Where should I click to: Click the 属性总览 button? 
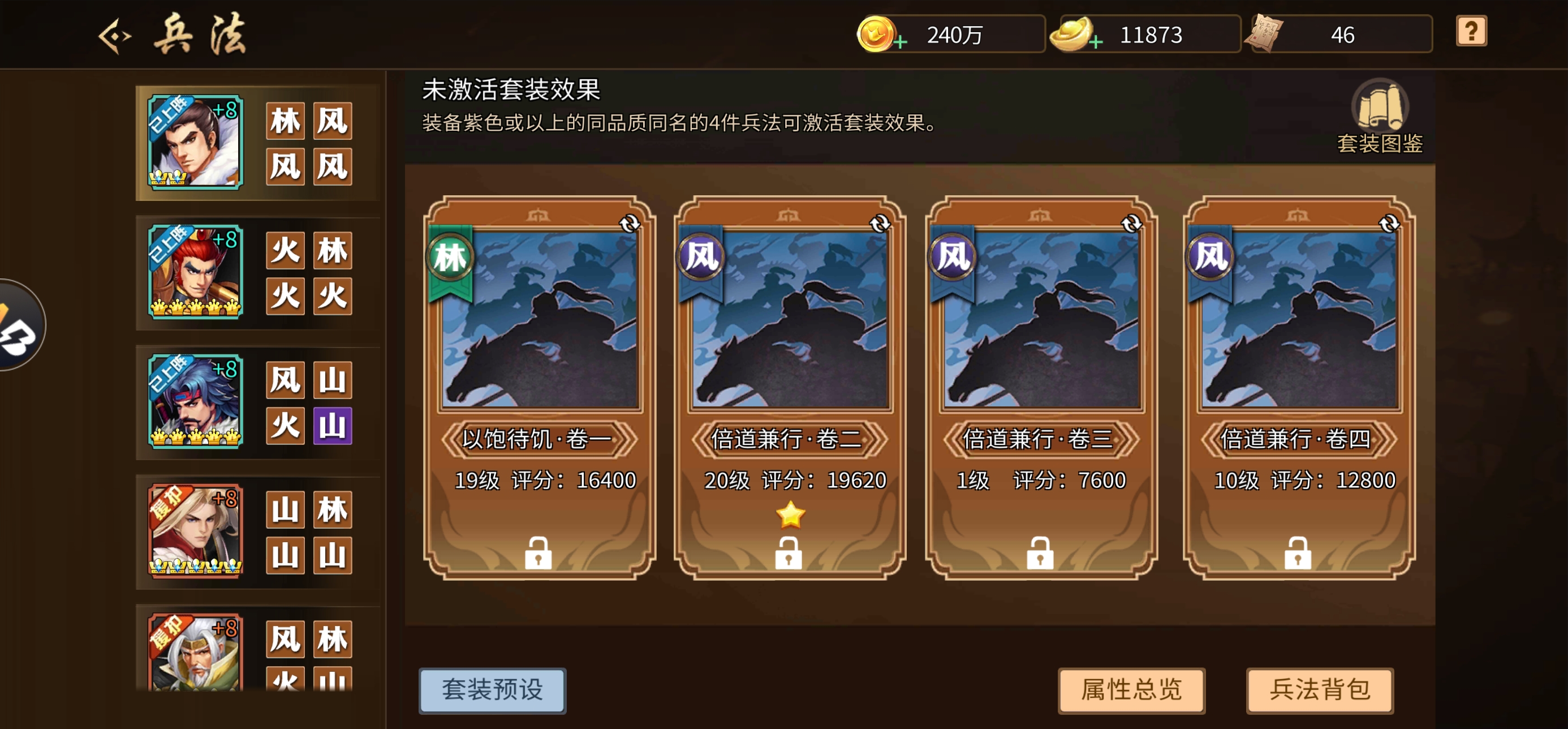pyautogui.click(x=1131, y=689)
